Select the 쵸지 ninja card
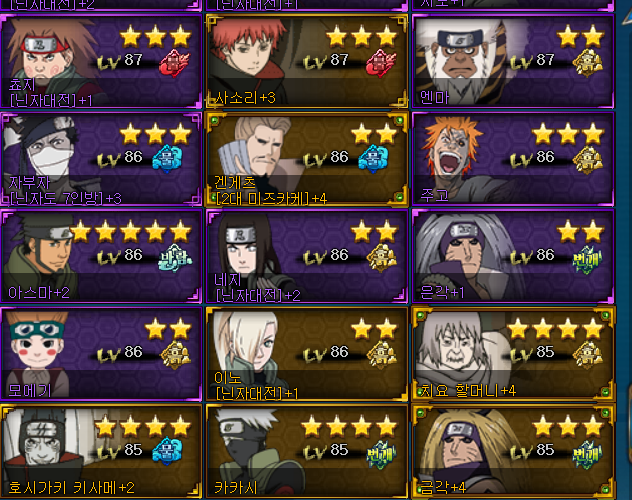 [100, 60]
